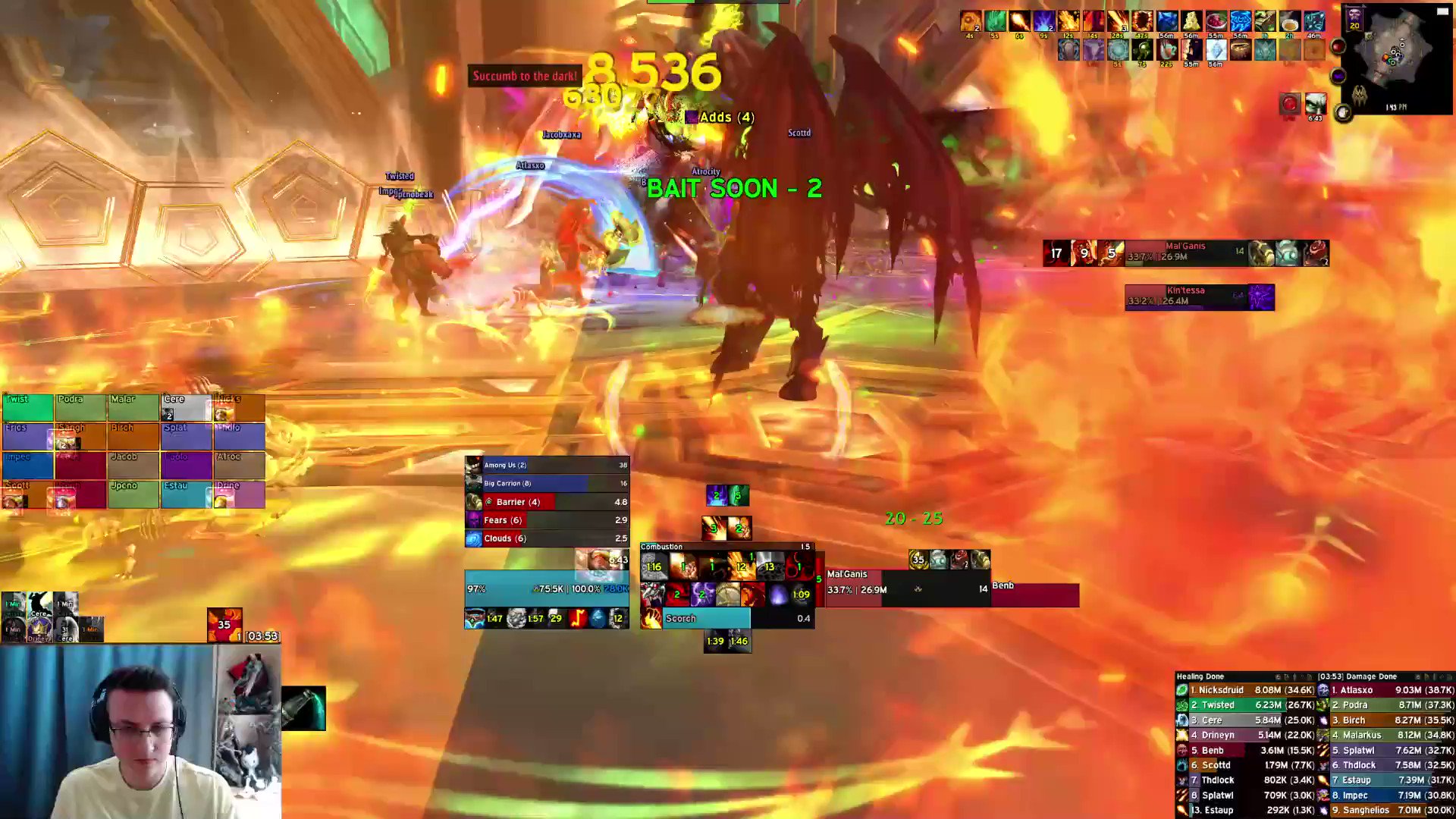
Task: Click the Scorch cast bar spell icon
Action: (652, 618)
